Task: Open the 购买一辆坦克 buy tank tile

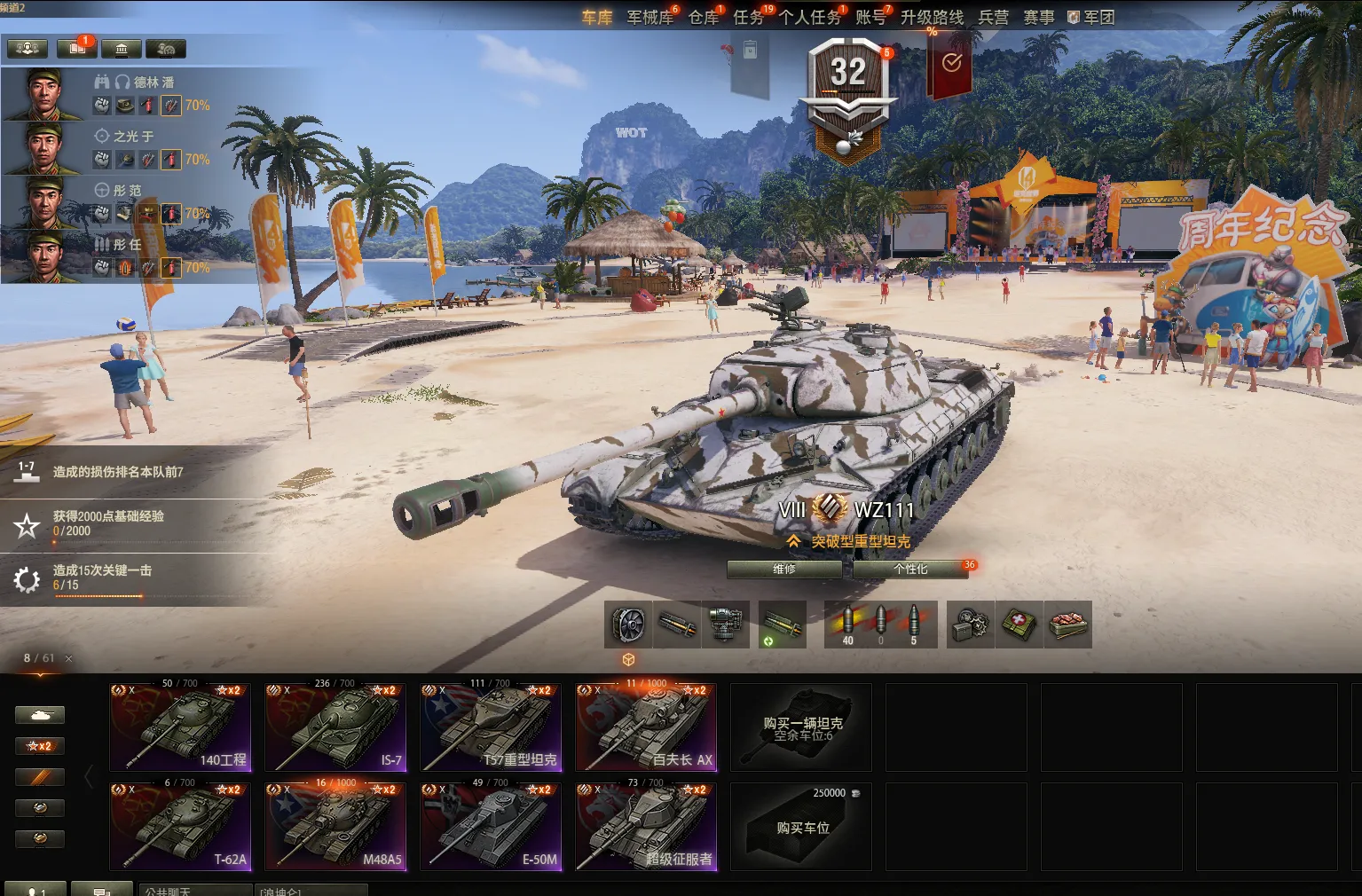Action: click(801, 727)
